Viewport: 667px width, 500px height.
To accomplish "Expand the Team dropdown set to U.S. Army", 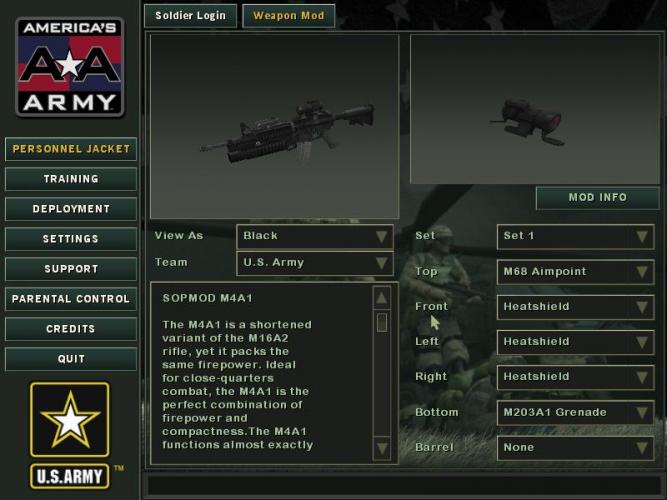I will 315,263.
